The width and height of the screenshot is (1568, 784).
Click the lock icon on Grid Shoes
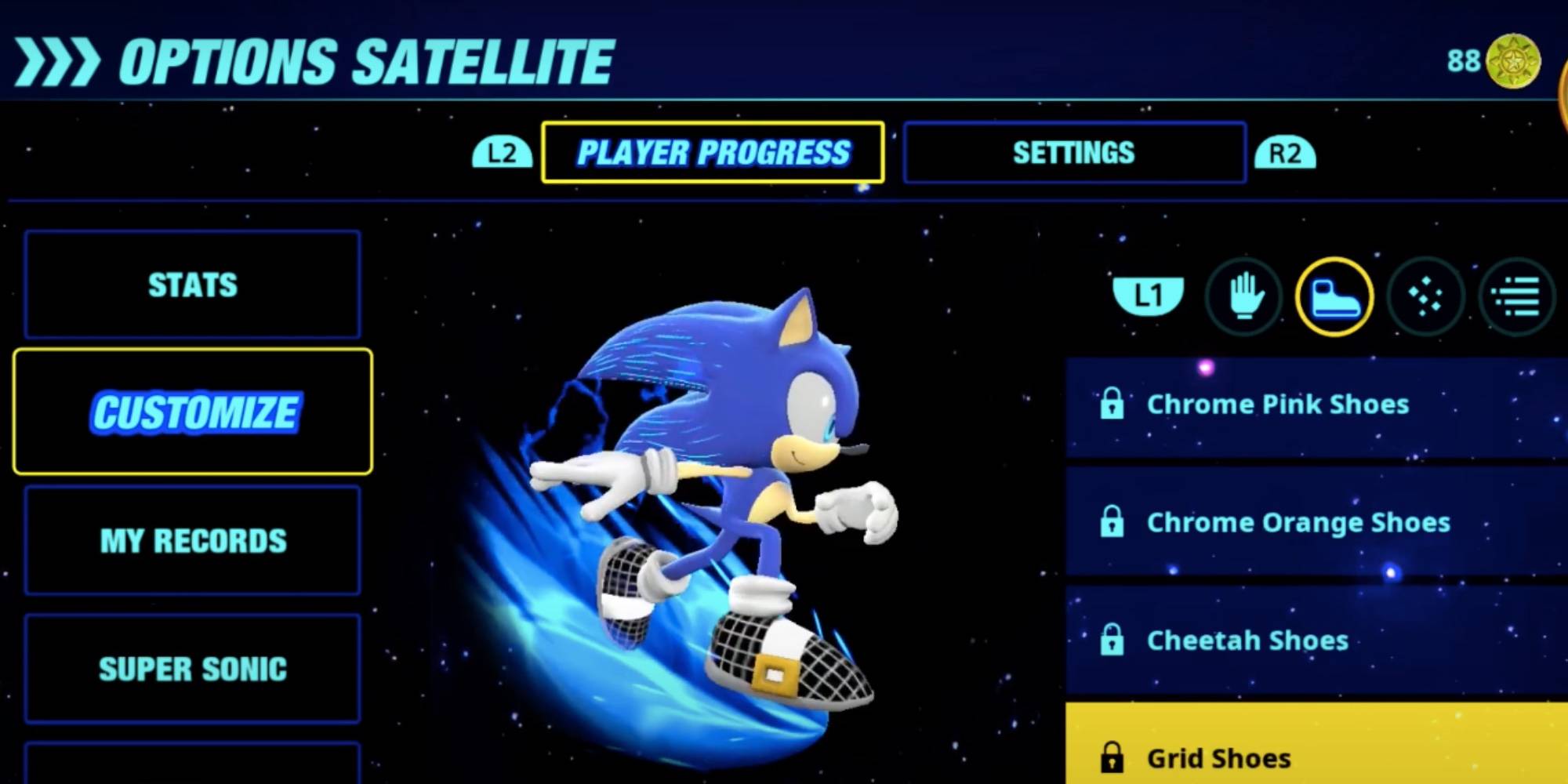tap(1111, 757)
